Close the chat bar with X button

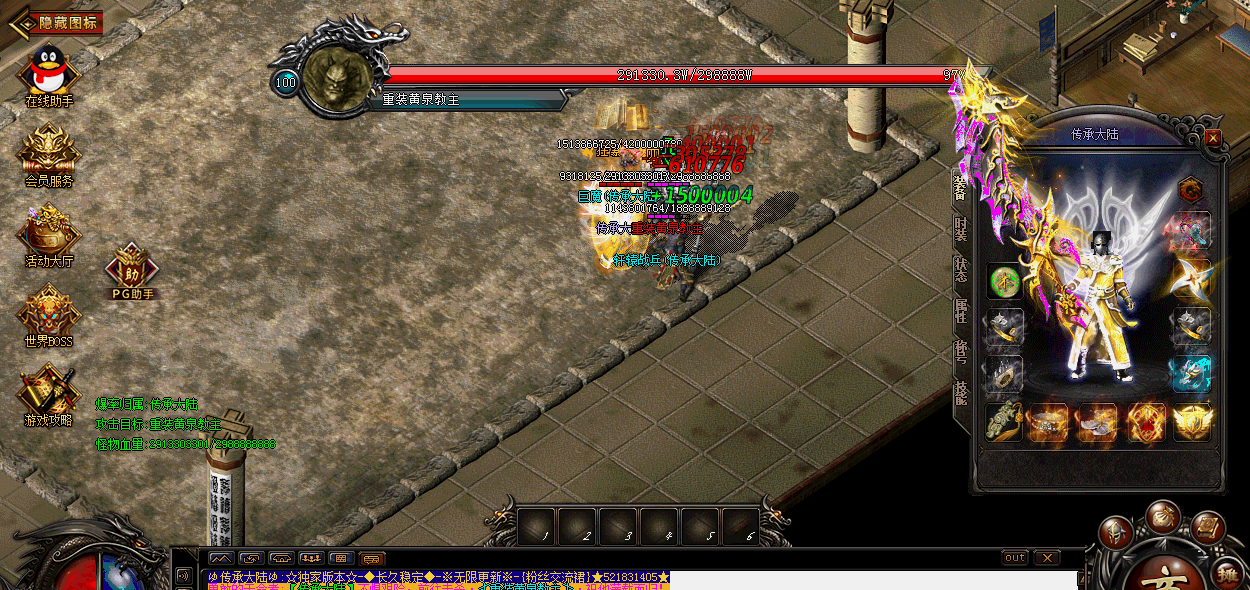[1046, 557]
